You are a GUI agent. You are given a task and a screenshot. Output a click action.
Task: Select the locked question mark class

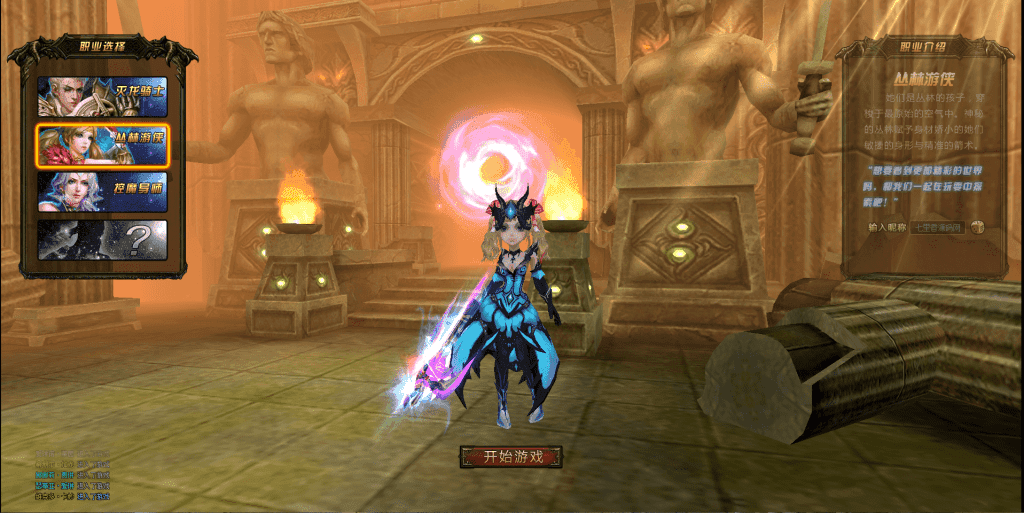pyautogui.click(x=102, y=239)
